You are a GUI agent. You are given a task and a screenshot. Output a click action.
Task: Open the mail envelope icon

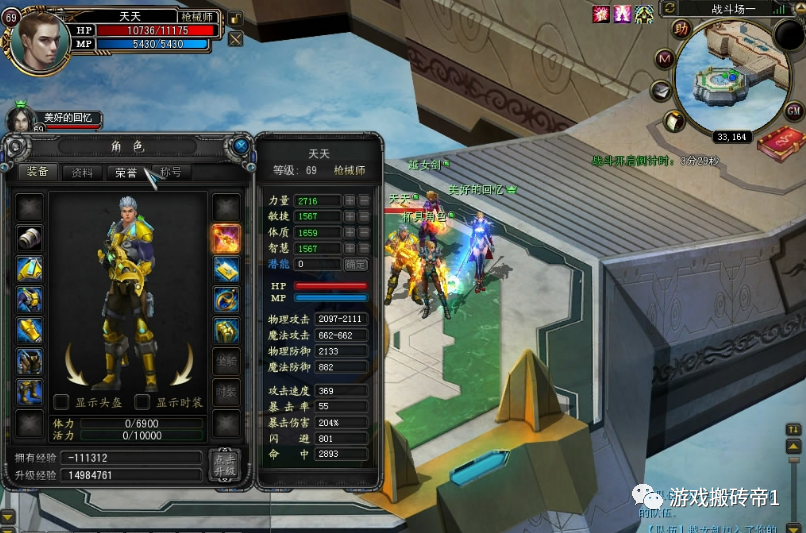coord(661,91)
